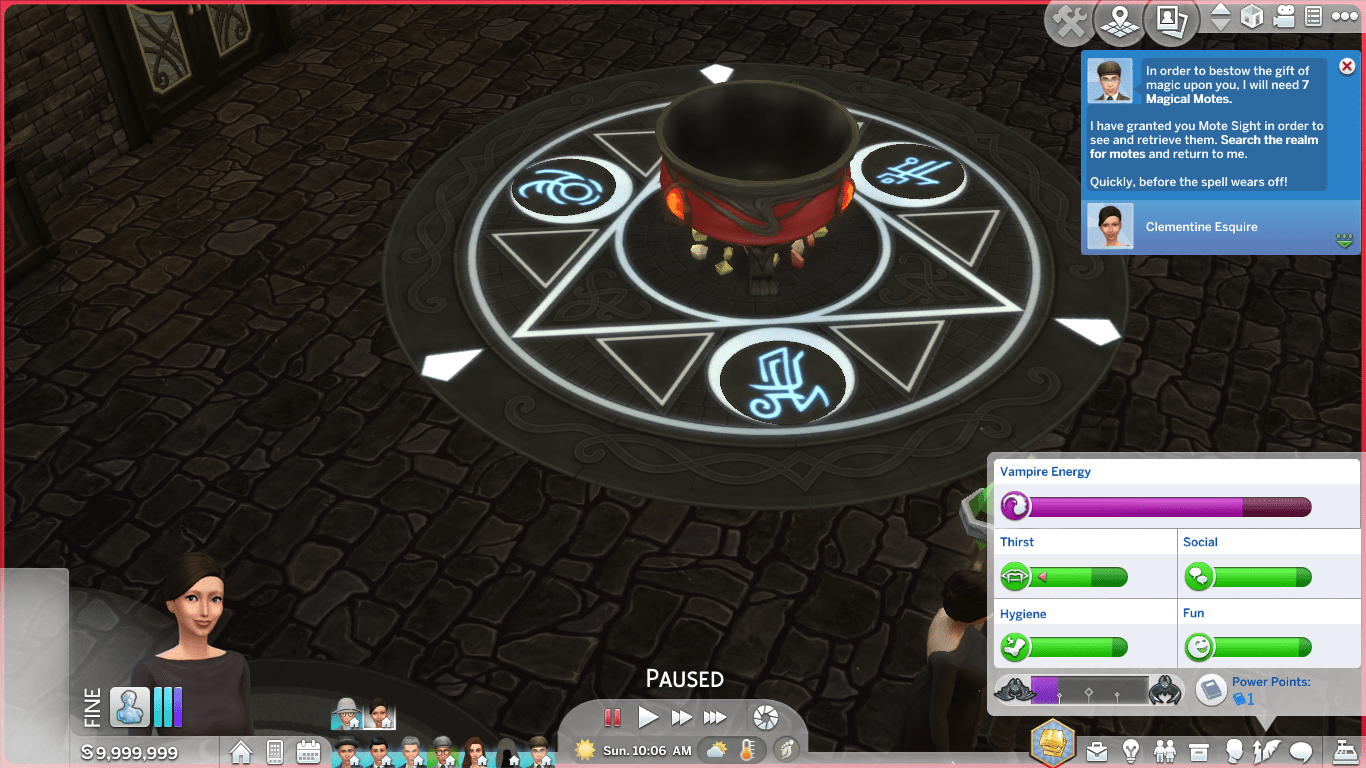Open the calendar icon
The width and height of the screenshot is (1366, 768).
(x=308, y=751)
